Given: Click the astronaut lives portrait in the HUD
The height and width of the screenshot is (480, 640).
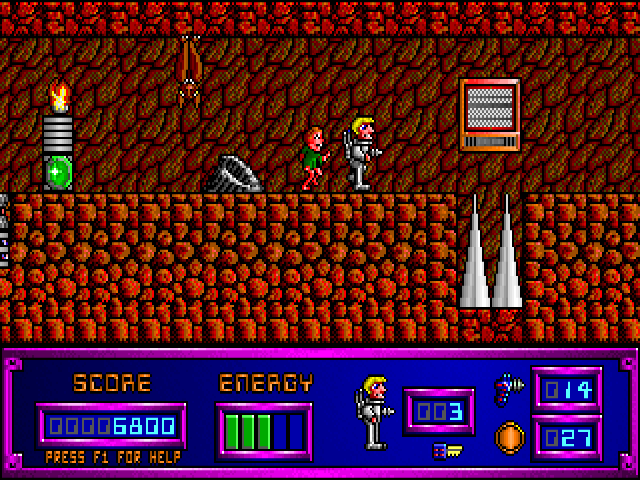Looking at the screenshot, I should 372,411.
